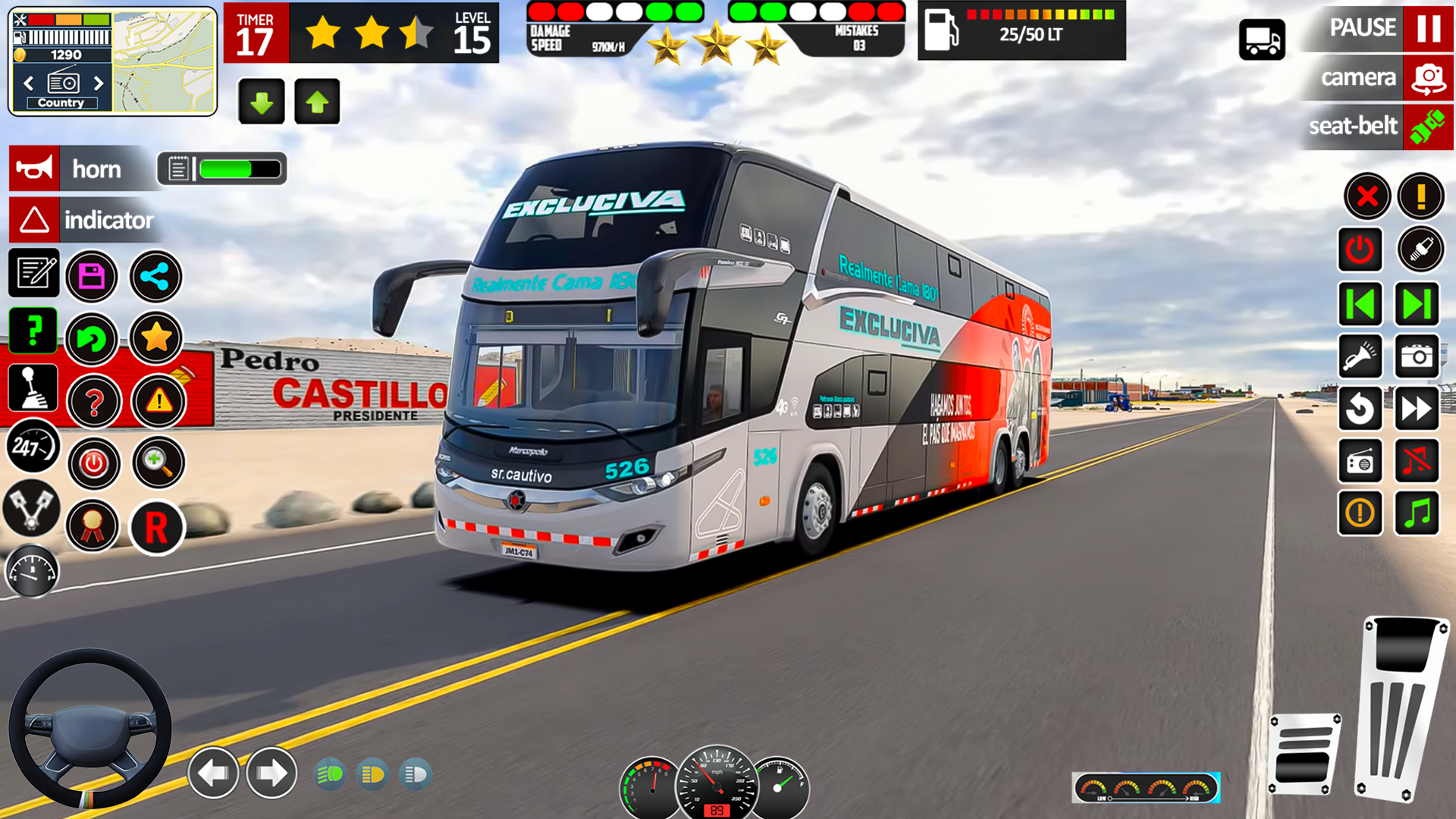This screenshot has height=819, width=1456.
Task: Open the magnifier zoom icon
Action: pos(158,461)
